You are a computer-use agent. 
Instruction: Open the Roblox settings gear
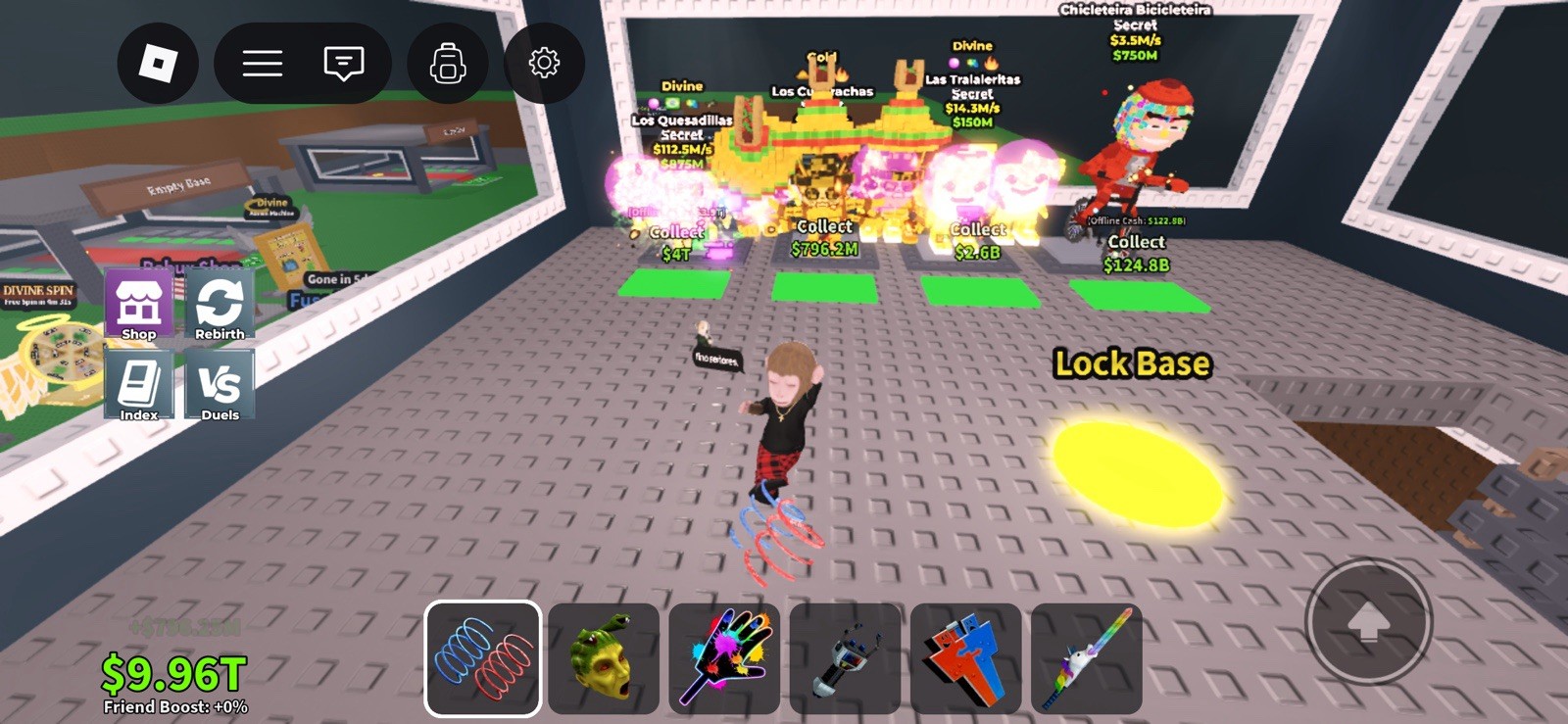pos(544,62)
